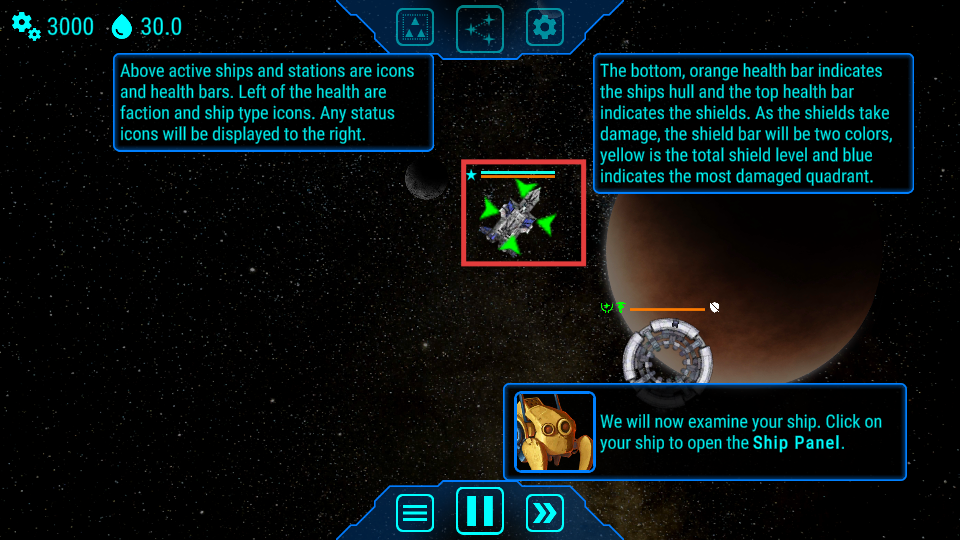Open the star map view
960x540 pixels.
coord(480,28)
